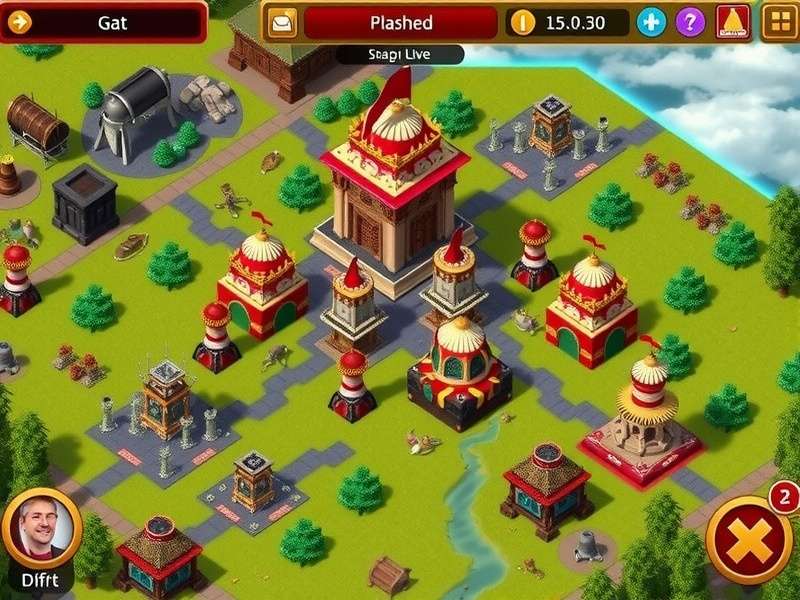Open the Dlfft player avatar portrait

tap(42, 529)
